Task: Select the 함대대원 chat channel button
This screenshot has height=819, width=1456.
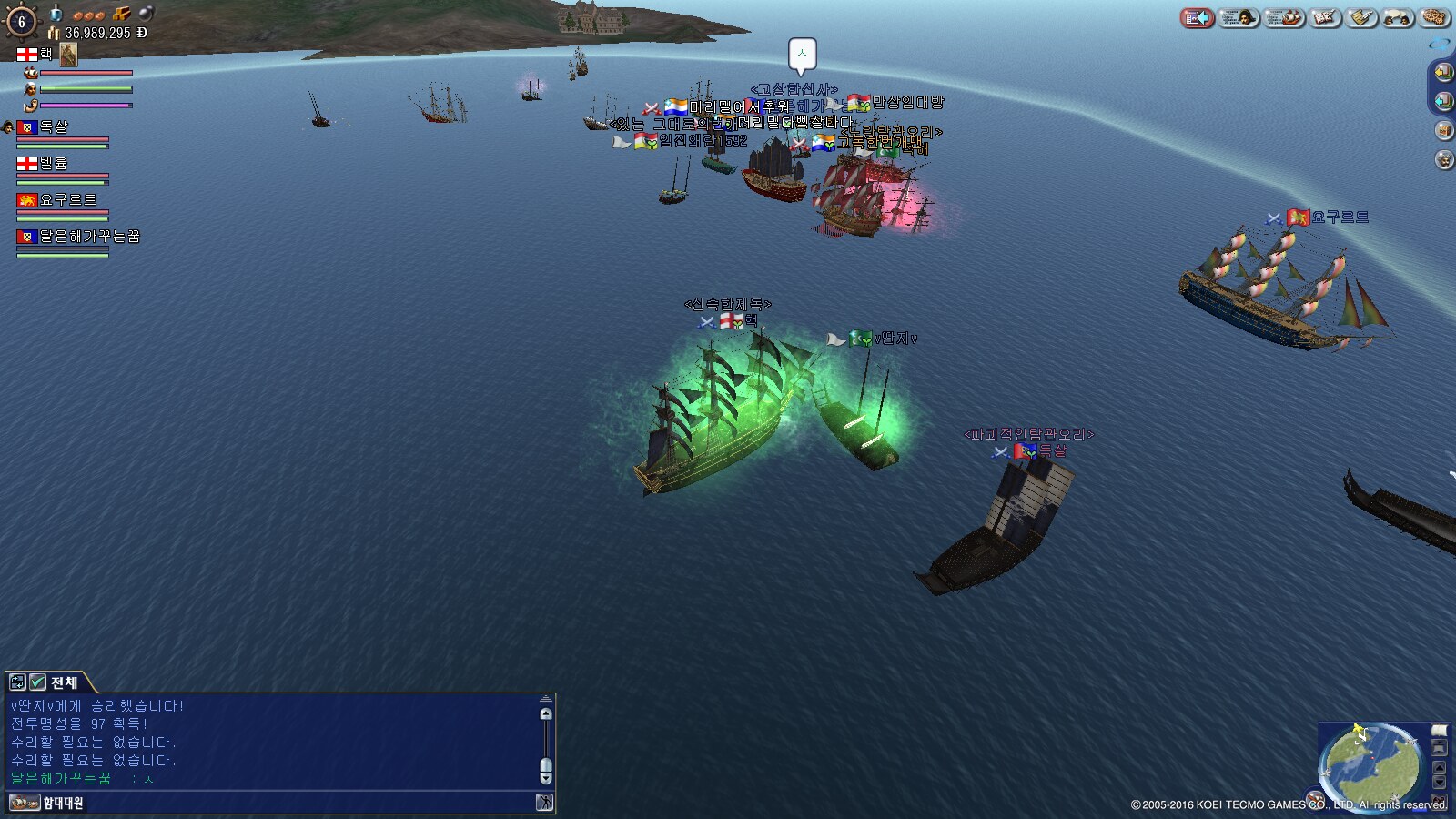Action: tap(47, 803)
